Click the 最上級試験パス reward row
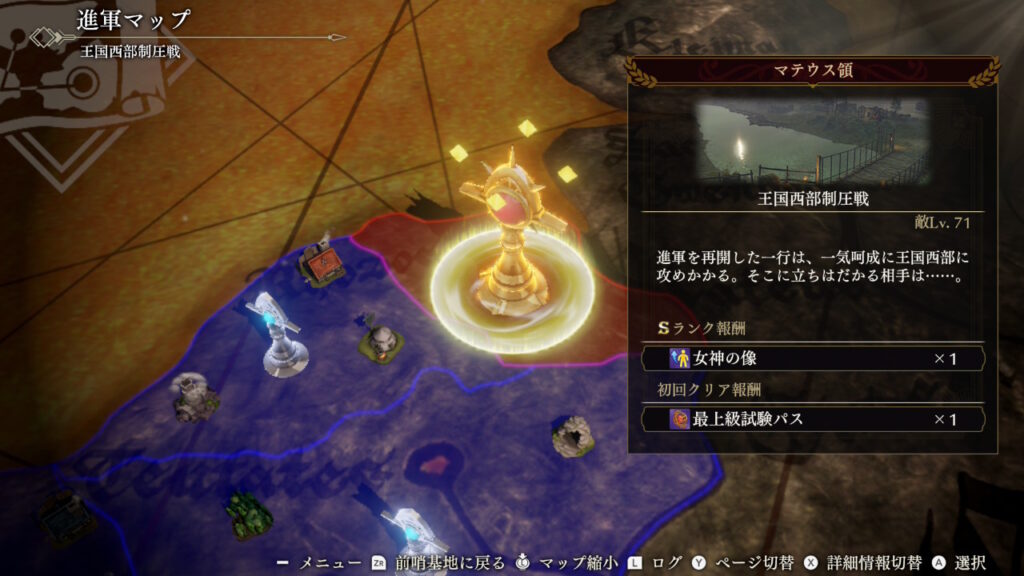This screenshot has width=1024, height=576. [812, 419]
